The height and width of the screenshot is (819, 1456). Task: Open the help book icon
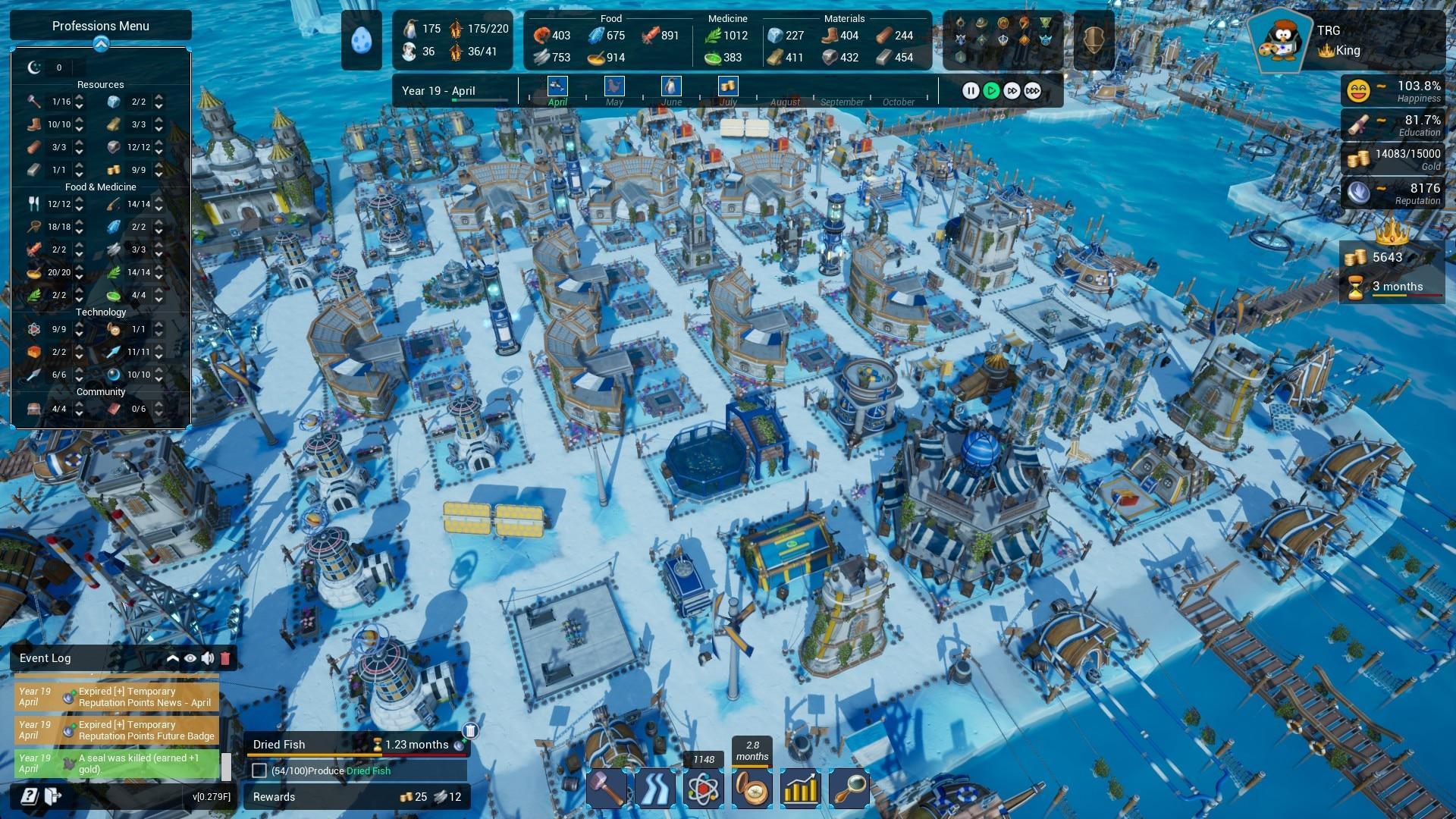click(x=29, y=796)
